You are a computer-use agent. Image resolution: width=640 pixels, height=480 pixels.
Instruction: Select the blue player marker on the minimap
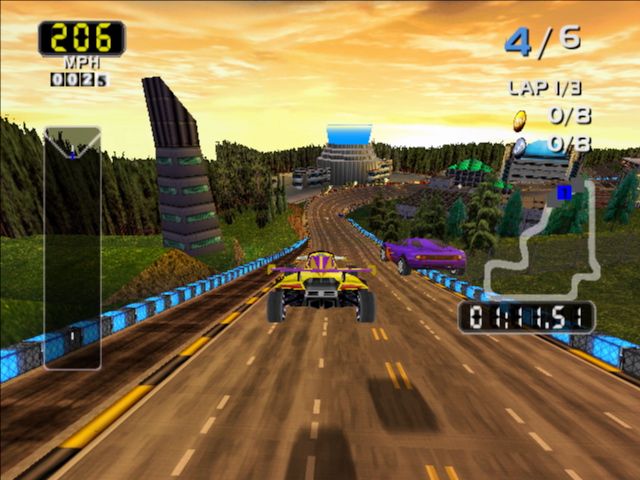pos(564,191)
